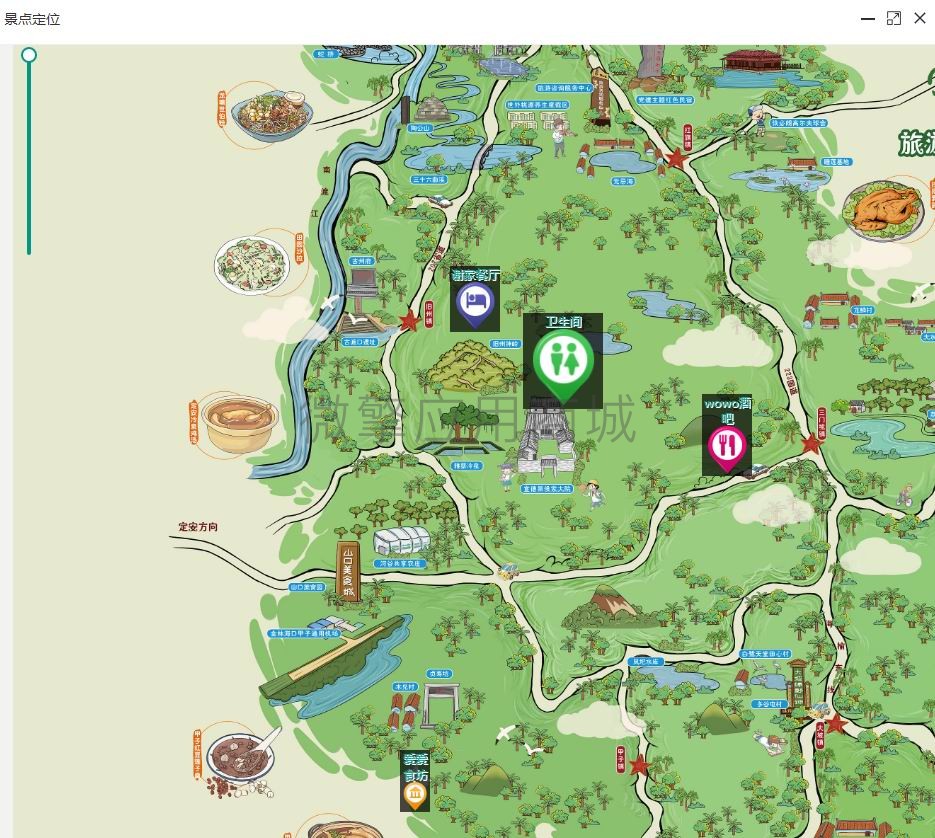Maximize the 景点定位 window
Image resolution: width=935 pixels, height=838 pixels.
tap(894, 18)
